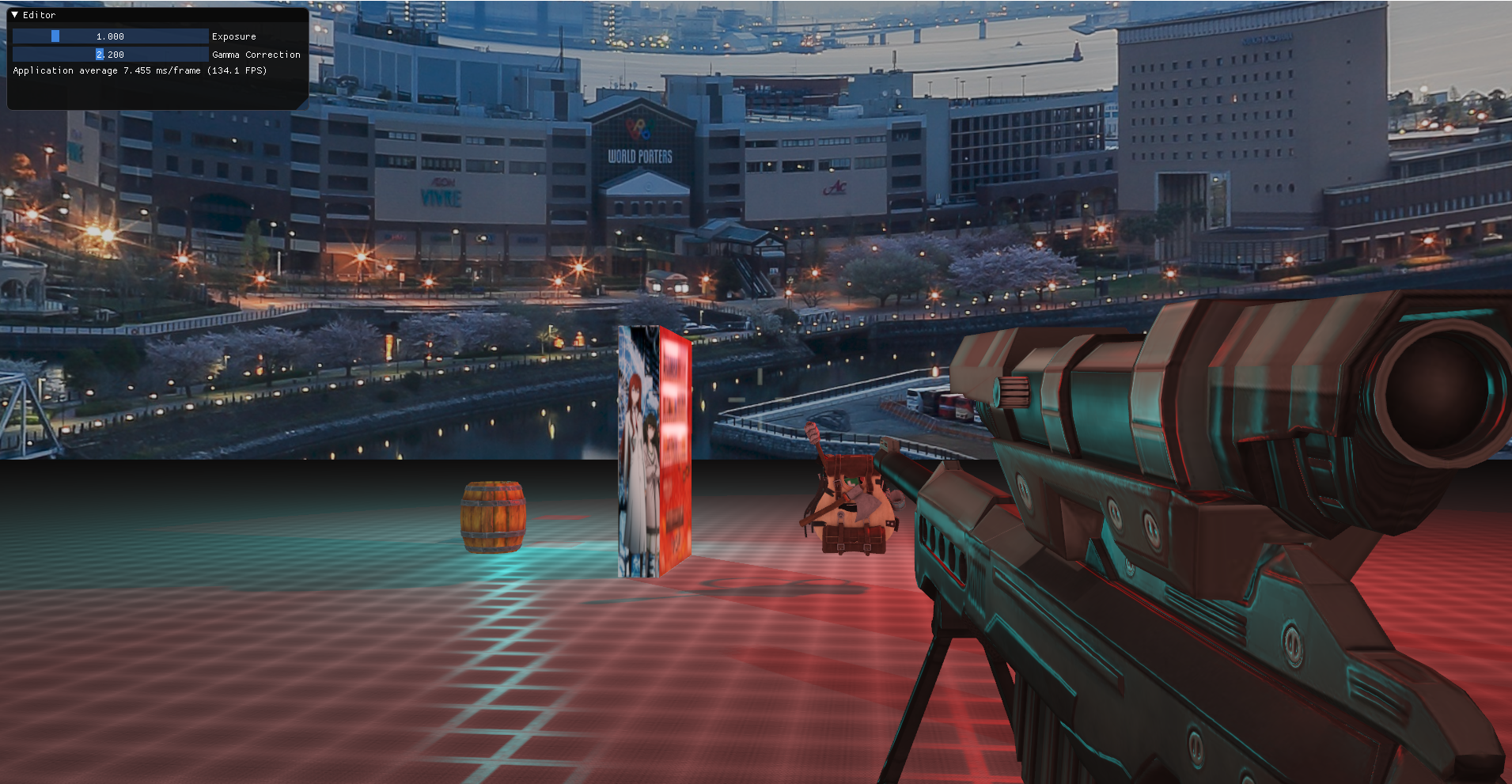
Task: Click the Gamma Correction slider
Action: click(x=110, y=55)
